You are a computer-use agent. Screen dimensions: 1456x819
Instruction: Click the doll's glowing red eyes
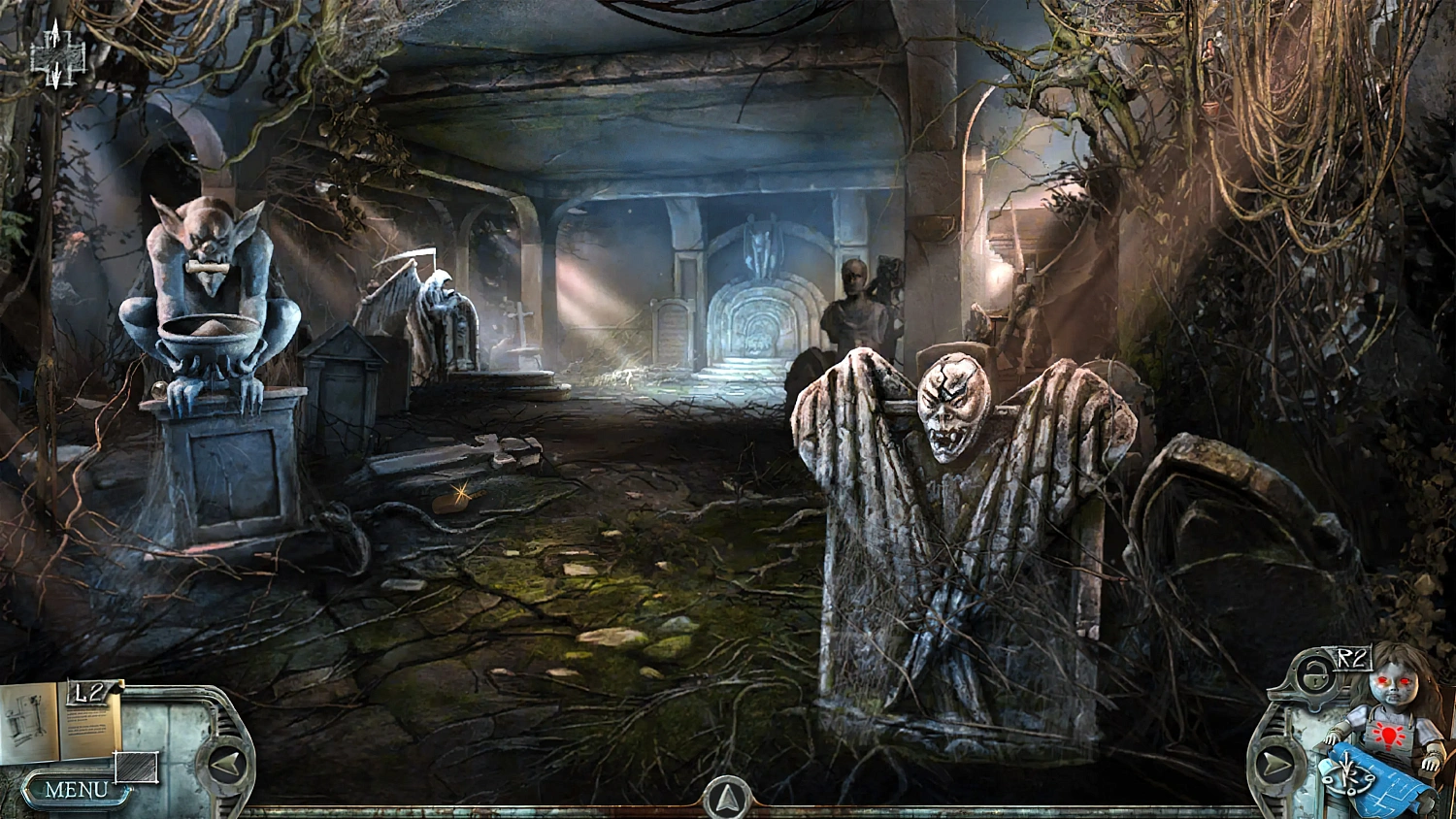pos(1393,679)
